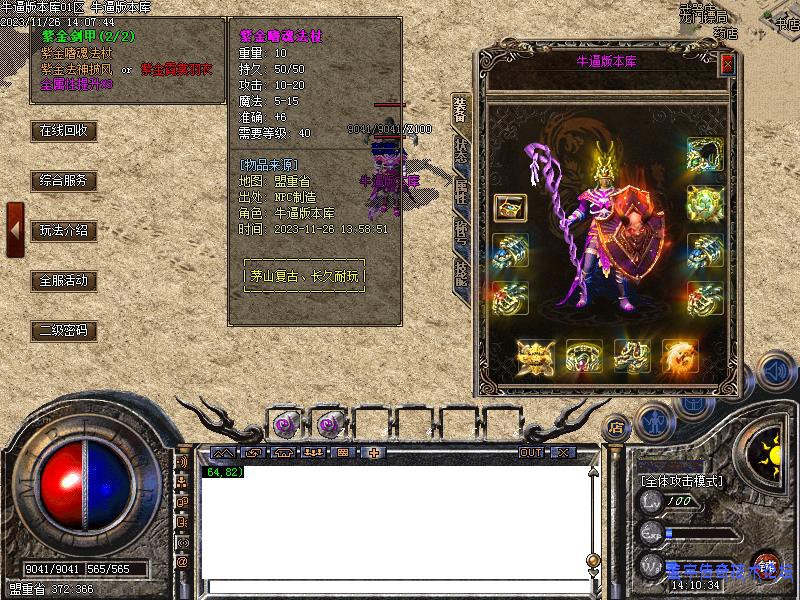Image resolution: width=800 pixels, height=600 pixels.
Task: Switch to the 属性 attributes tab
Action: pos(461,190)
